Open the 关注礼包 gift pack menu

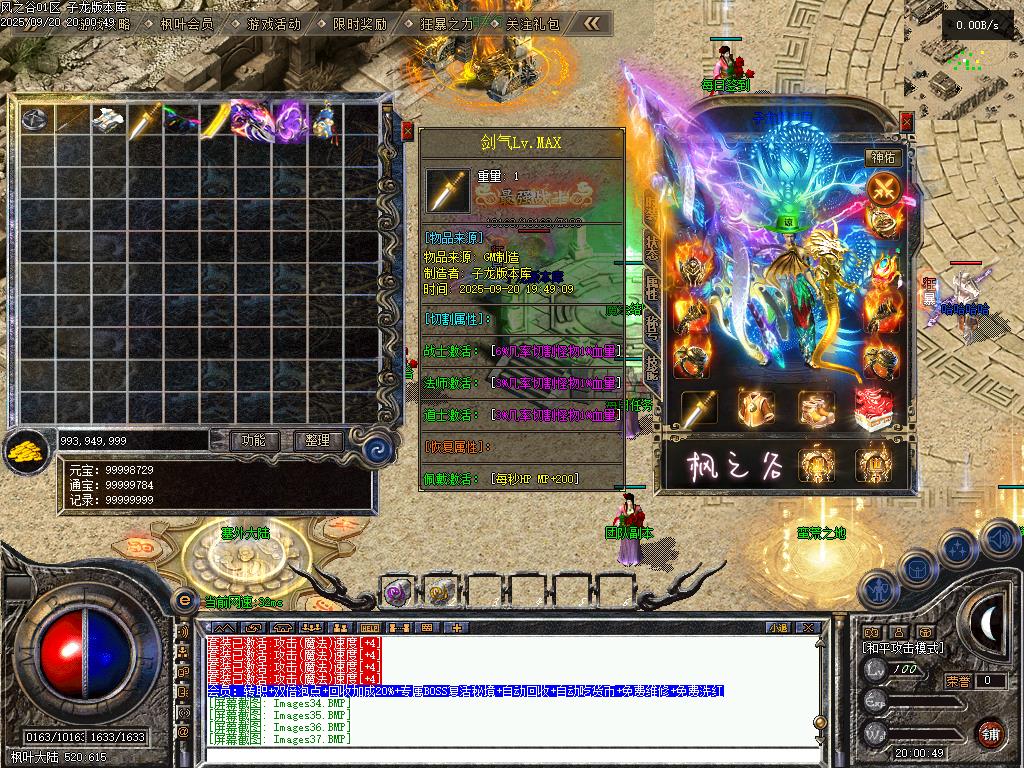click(x=532, y=23)
